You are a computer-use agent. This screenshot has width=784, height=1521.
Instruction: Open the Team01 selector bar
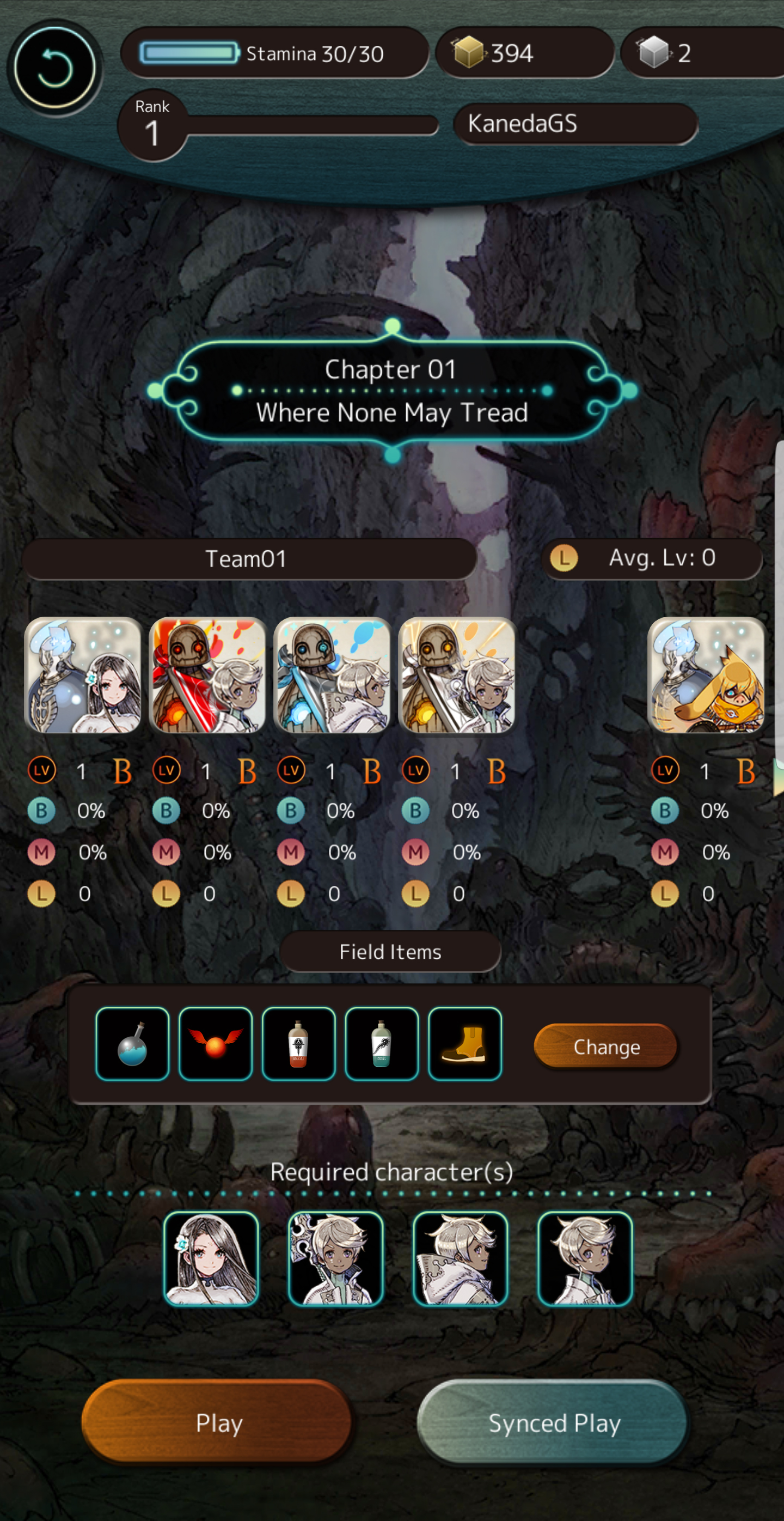click(248, 558)
